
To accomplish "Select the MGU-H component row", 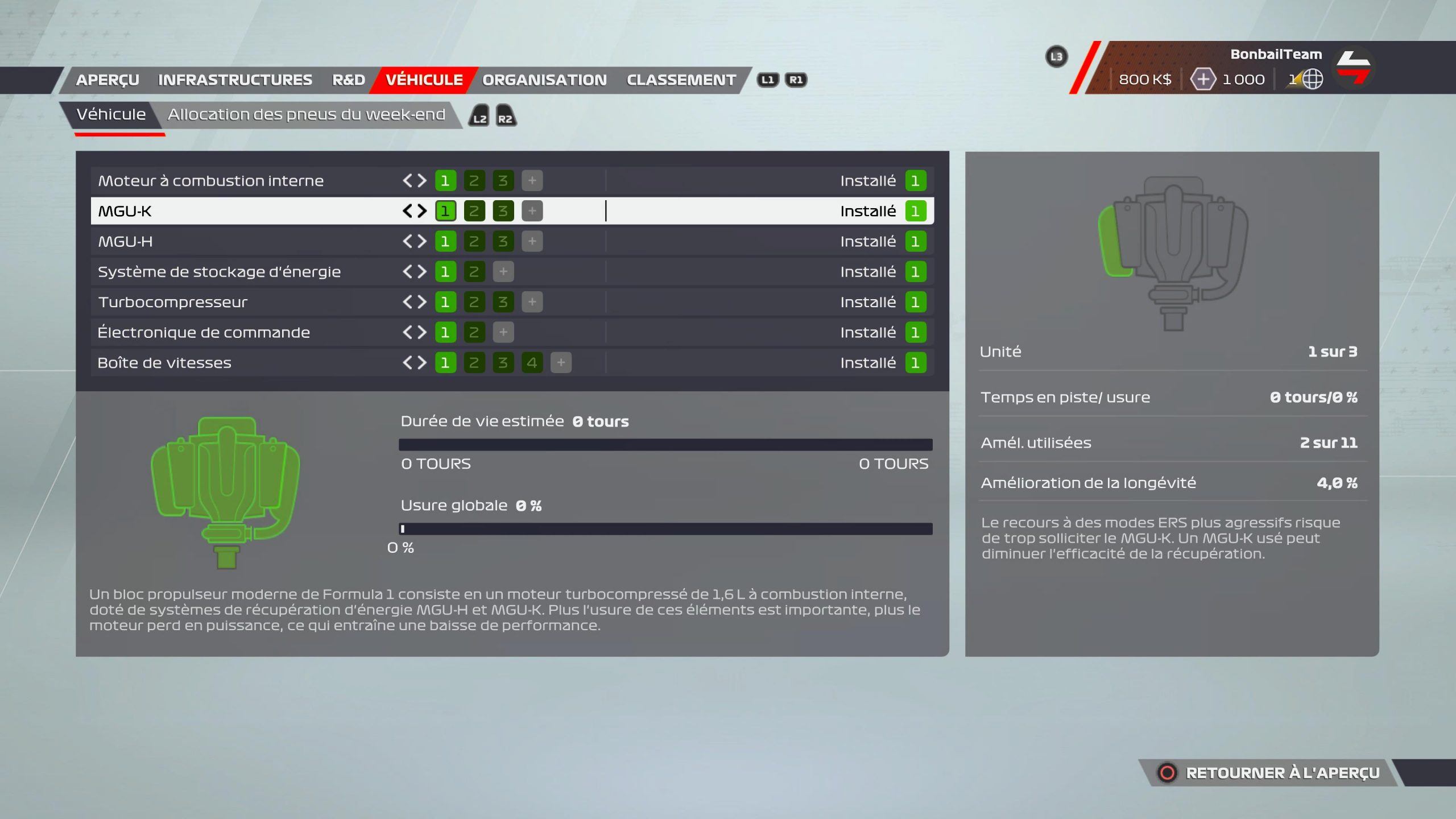I will pyautogui.click(x=125, y=242).
